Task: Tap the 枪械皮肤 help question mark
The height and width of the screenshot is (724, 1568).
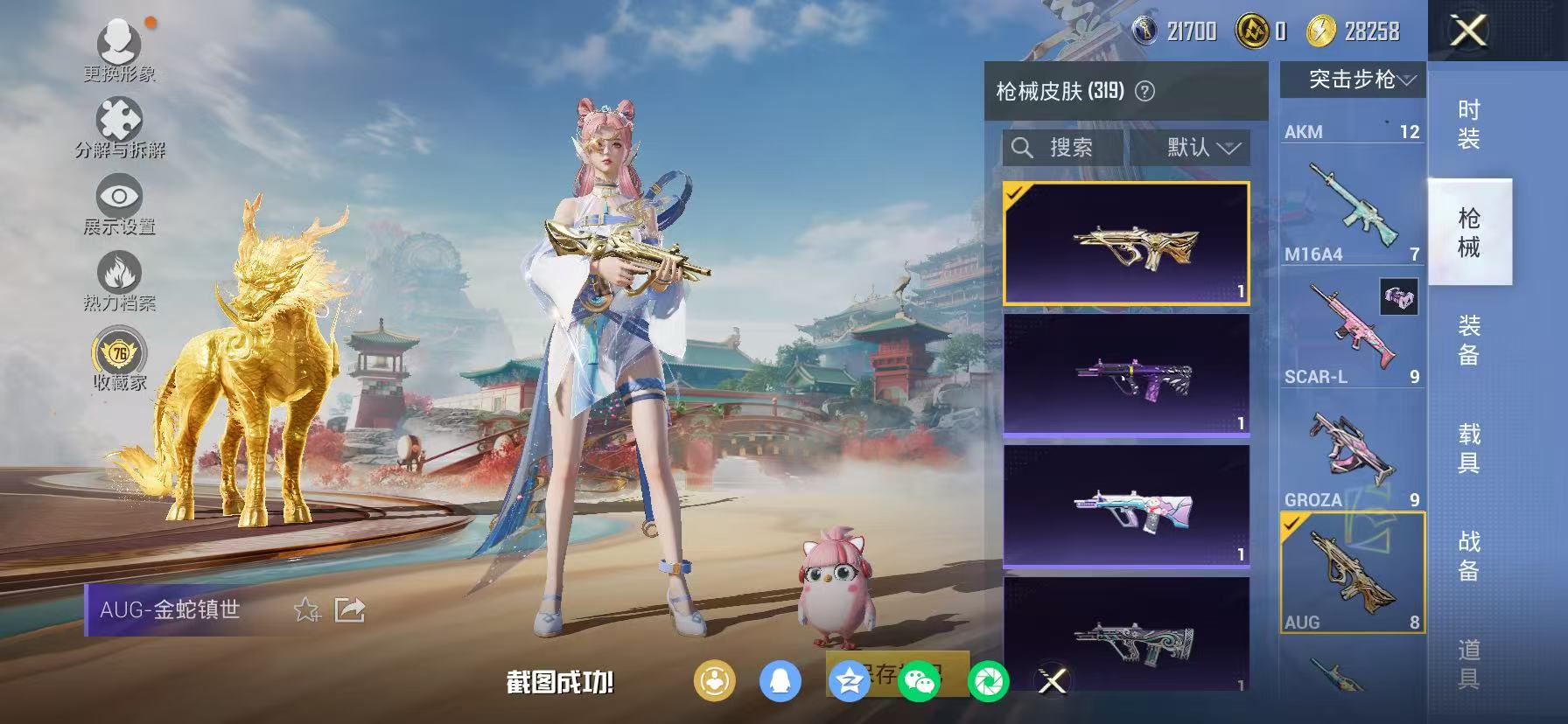Action: tap(1144, 90)
